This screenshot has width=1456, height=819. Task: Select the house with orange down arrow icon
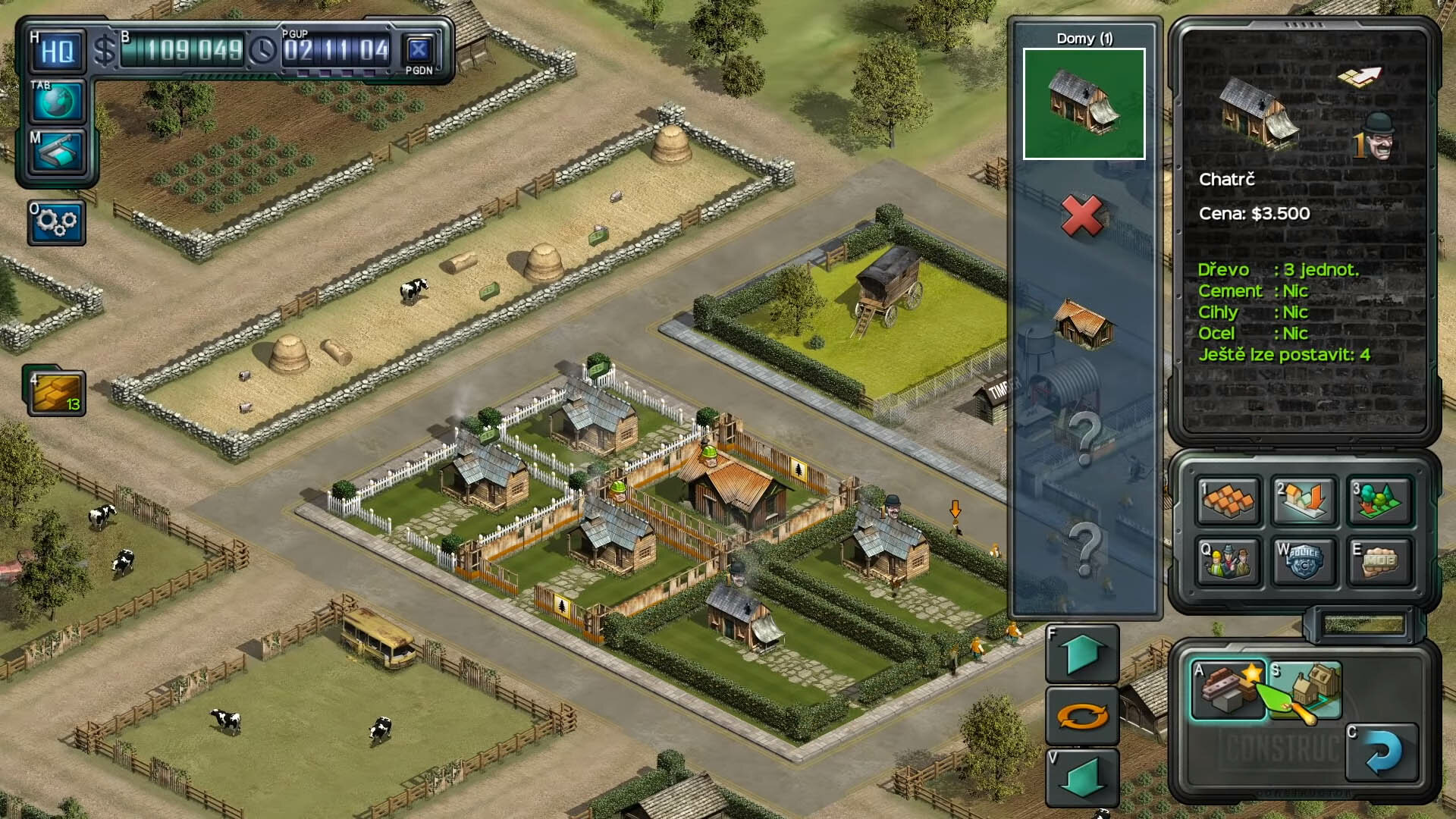(1304, 500)
